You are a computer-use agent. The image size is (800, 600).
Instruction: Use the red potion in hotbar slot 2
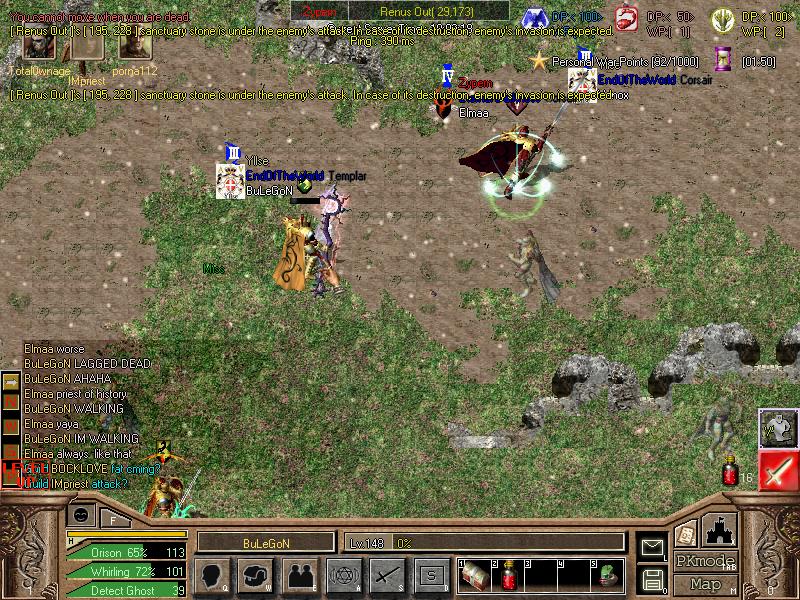tap(509, 575)
